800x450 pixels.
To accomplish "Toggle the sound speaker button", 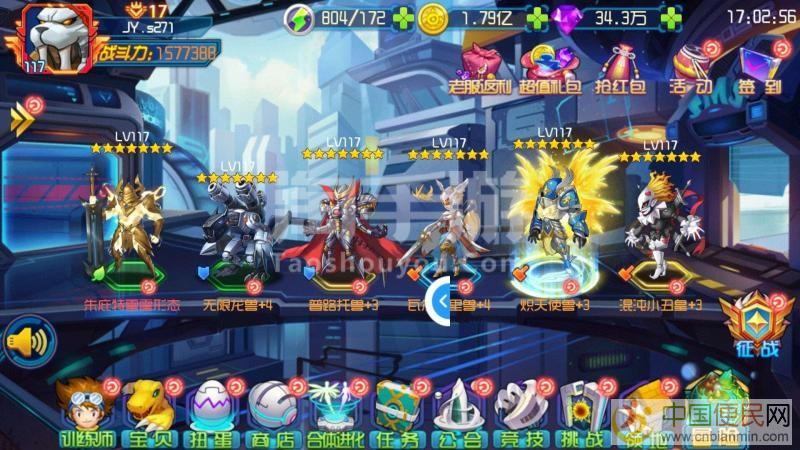I will click(27, 342).
